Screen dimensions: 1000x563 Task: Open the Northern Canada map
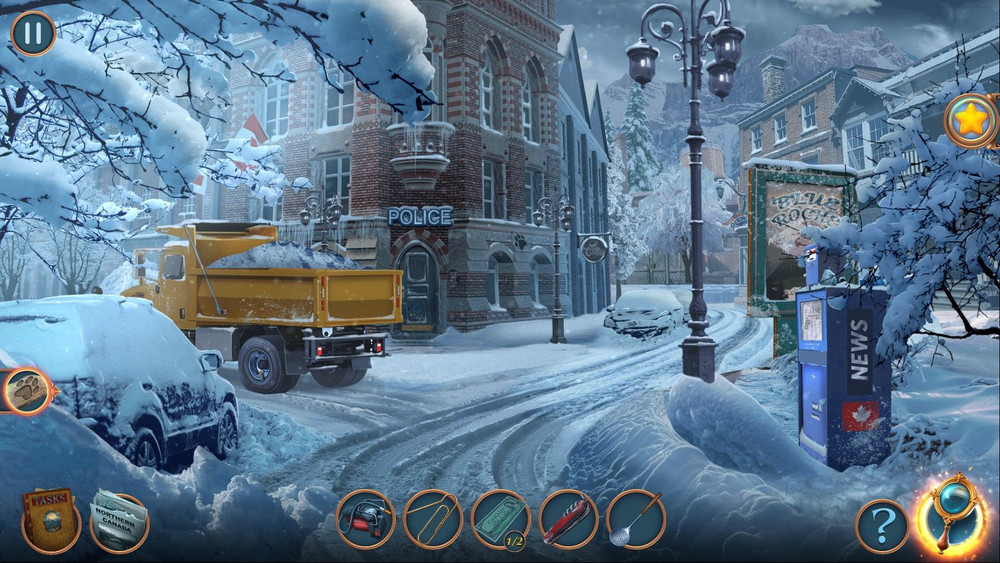tap(119, 520)
